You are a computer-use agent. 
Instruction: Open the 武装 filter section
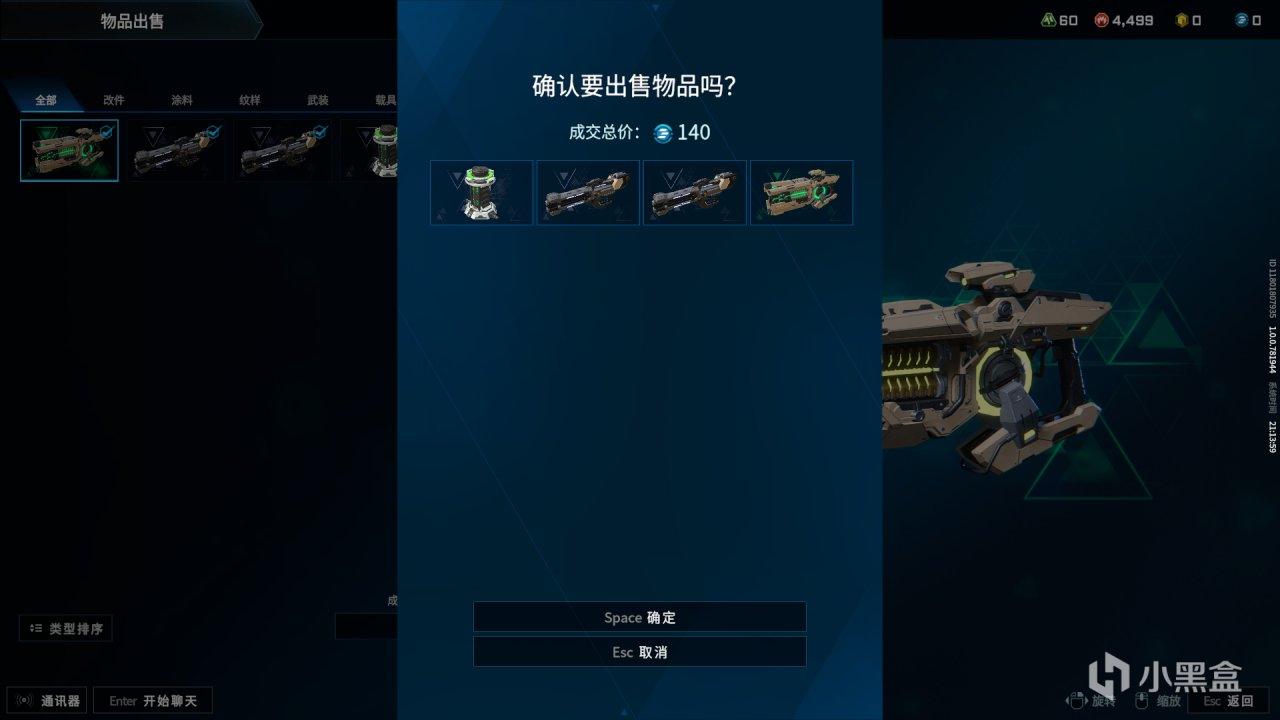(318, 100)
